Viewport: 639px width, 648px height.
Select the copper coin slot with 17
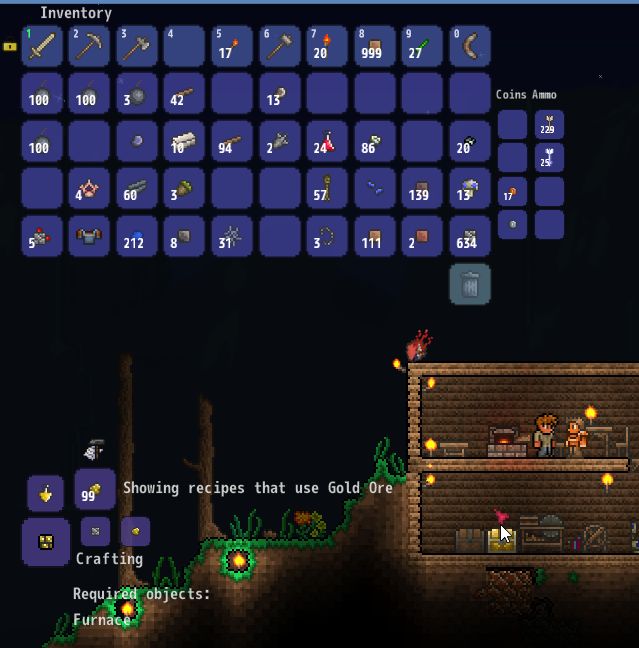click(512, 192)
